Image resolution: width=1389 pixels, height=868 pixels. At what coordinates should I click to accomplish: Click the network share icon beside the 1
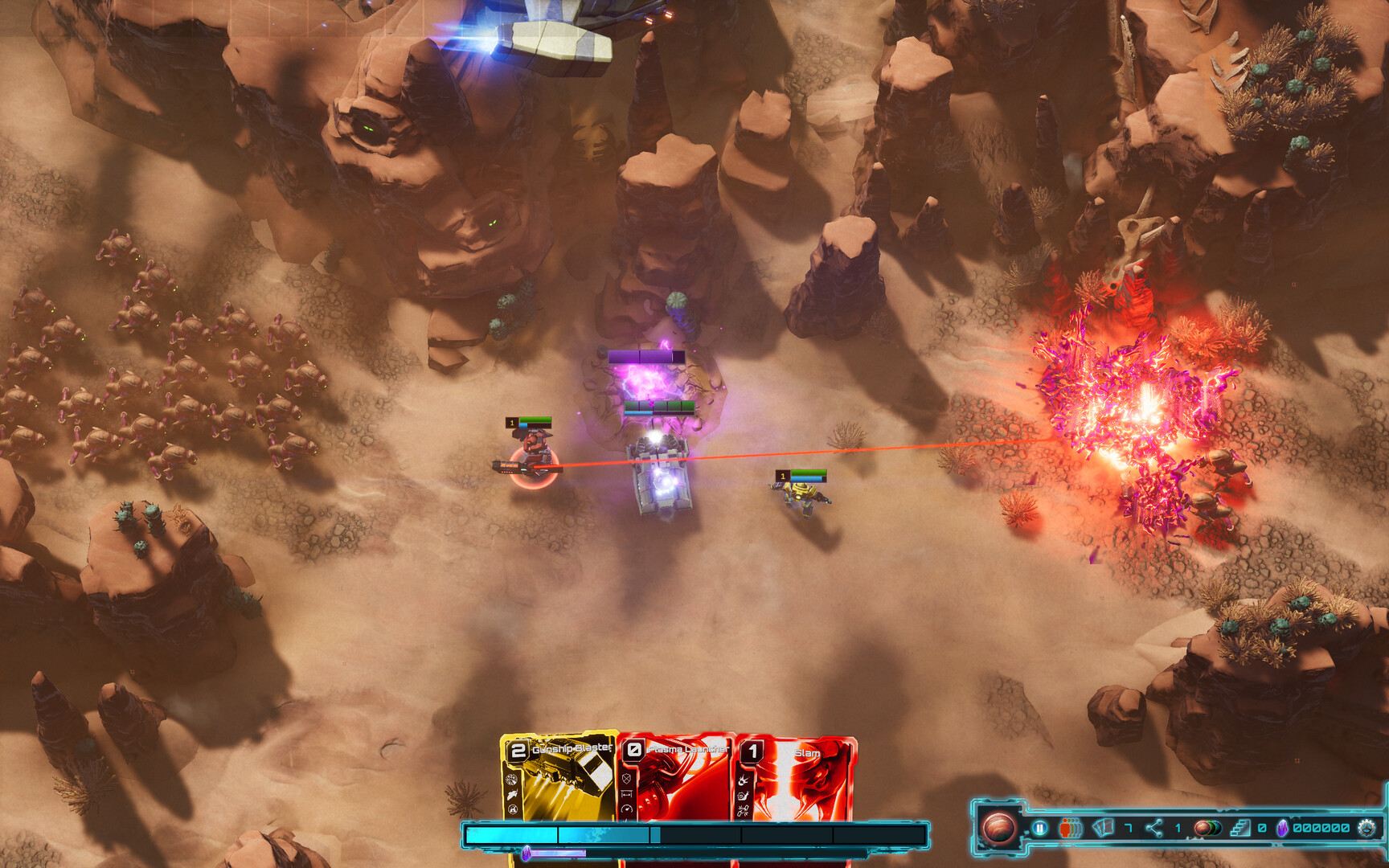pos(1153,828)
